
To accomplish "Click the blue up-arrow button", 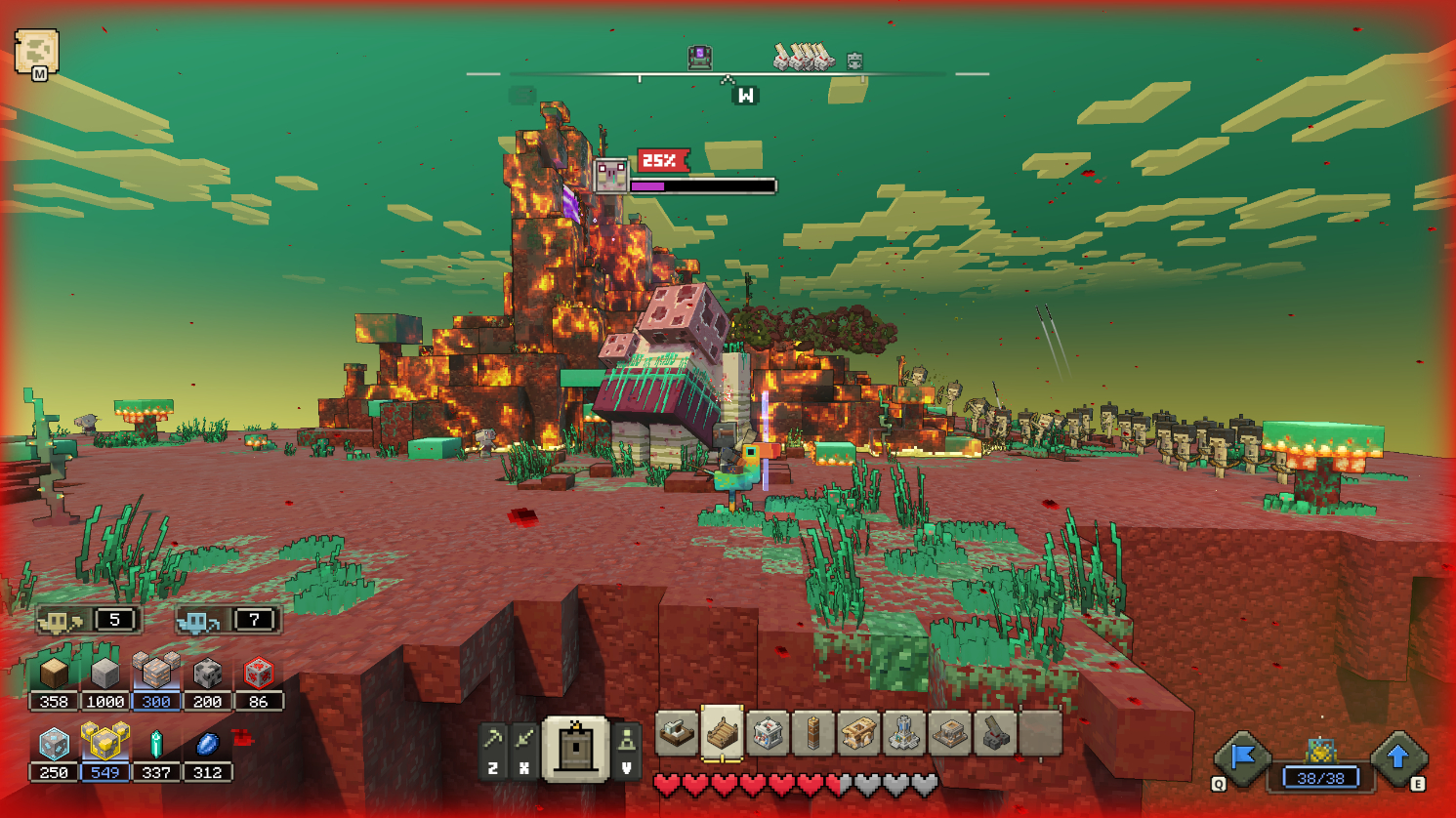I will [x=1398, y=757].
